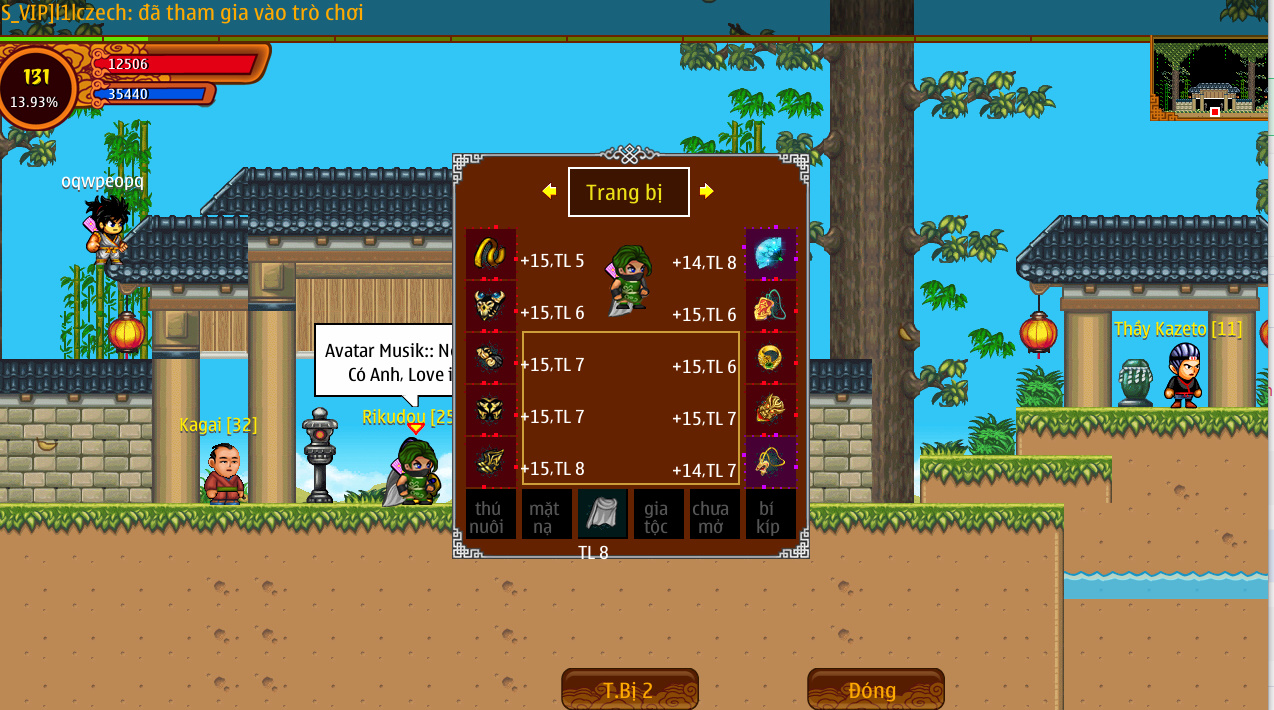
Task: Open the gia tộc slot
Action: tap(658, 514)
